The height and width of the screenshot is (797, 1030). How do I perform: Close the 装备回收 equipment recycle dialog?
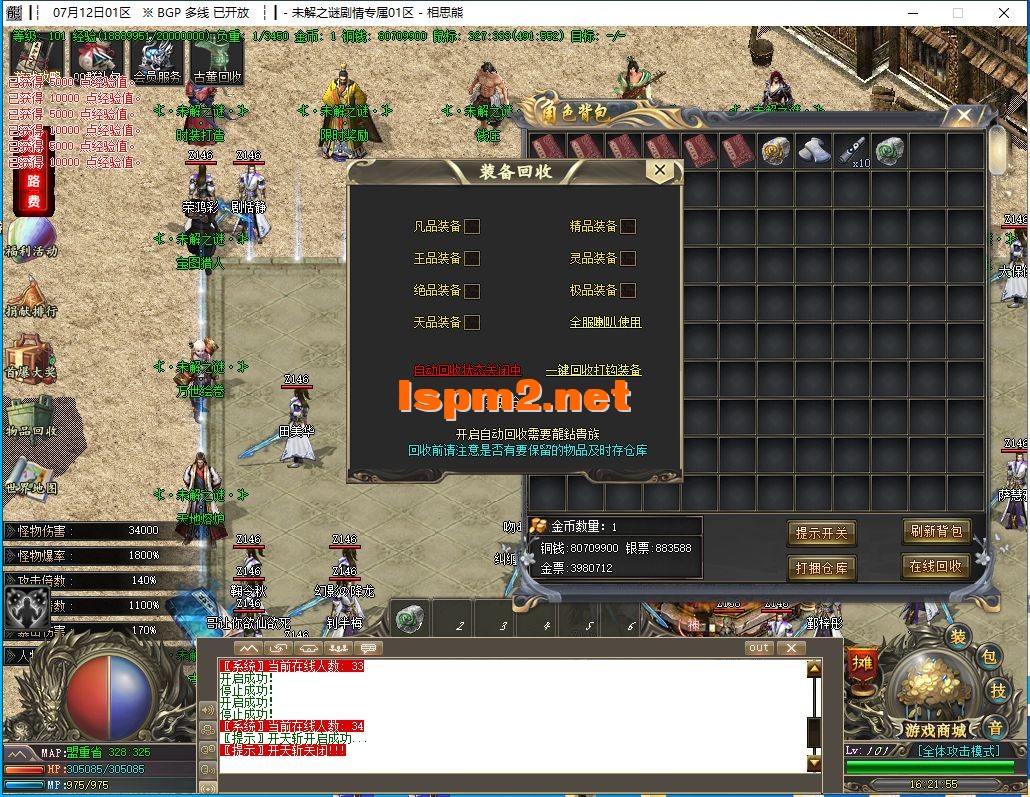pos(659,171)
